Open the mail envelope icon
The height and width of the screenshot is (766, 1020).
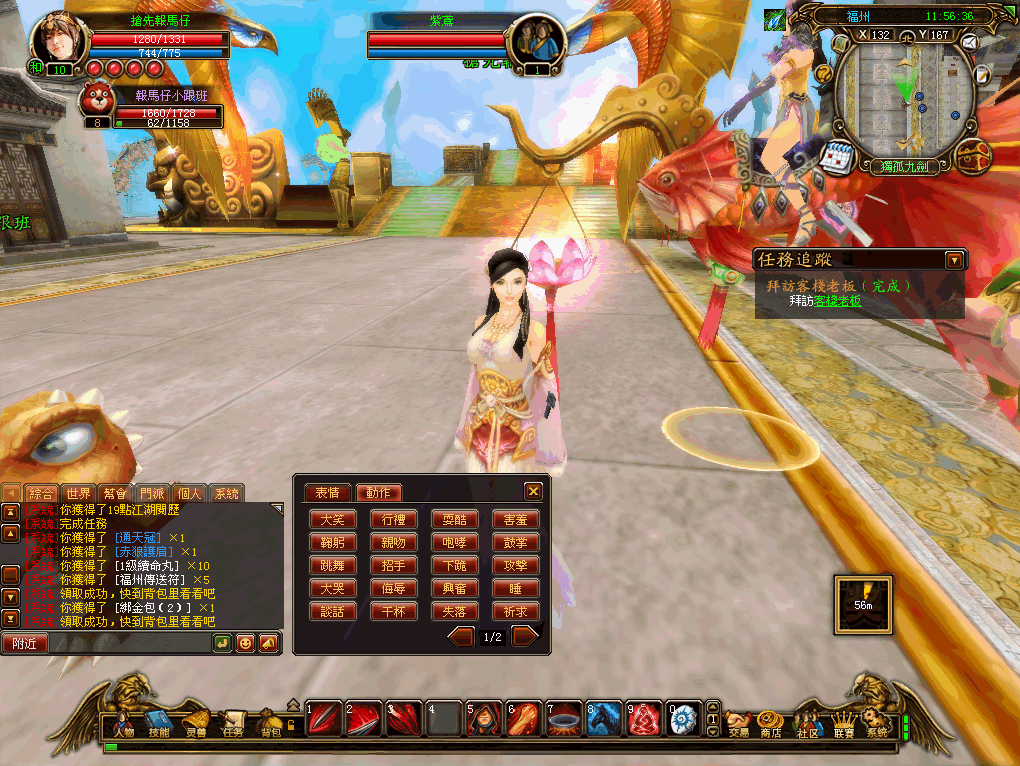(969, 43)
